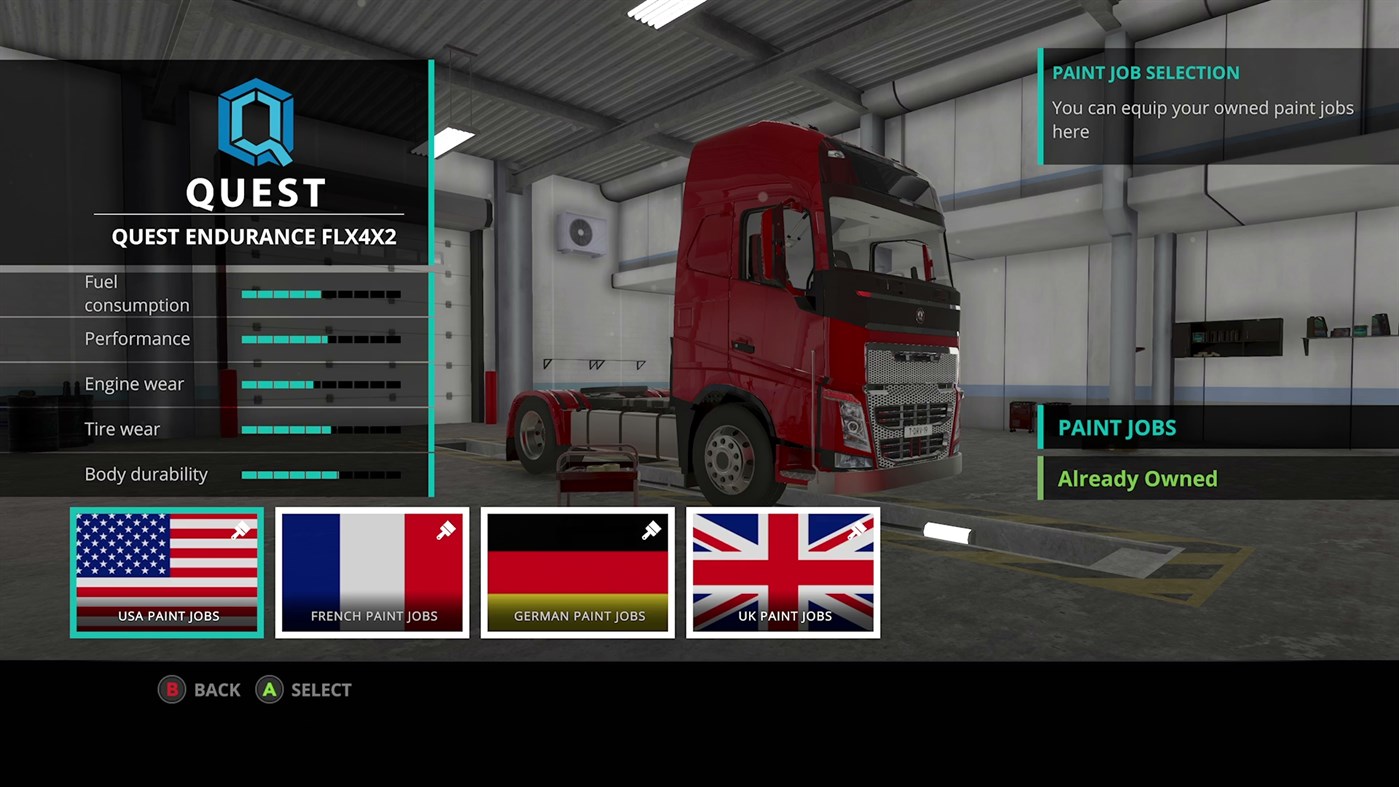Select the USA Paint Jobs pack
This screenshot has height=787, width=1399.
pos(166,572)
